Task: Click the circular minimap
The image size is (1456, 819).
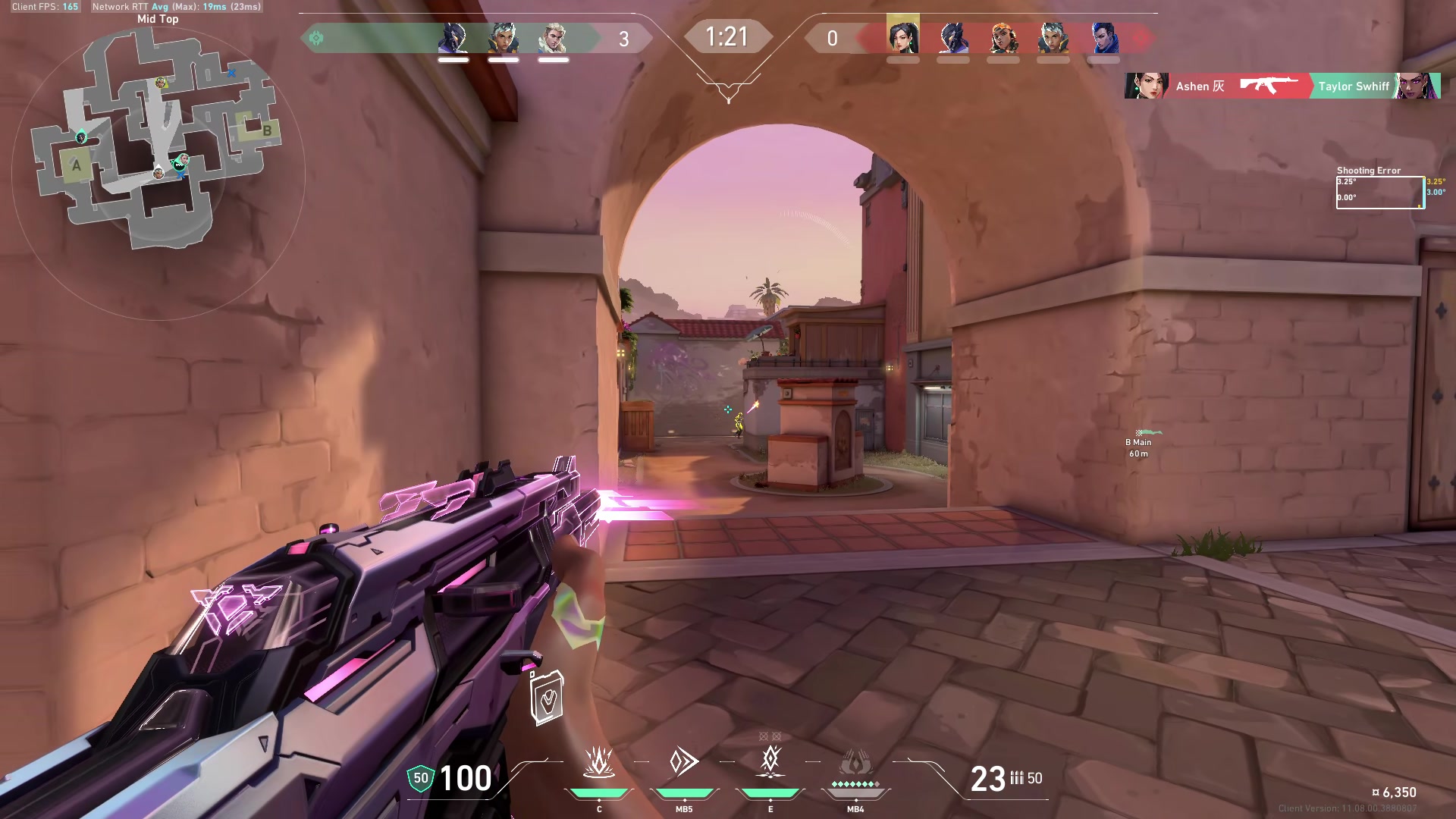Action: tap(158, 174)
